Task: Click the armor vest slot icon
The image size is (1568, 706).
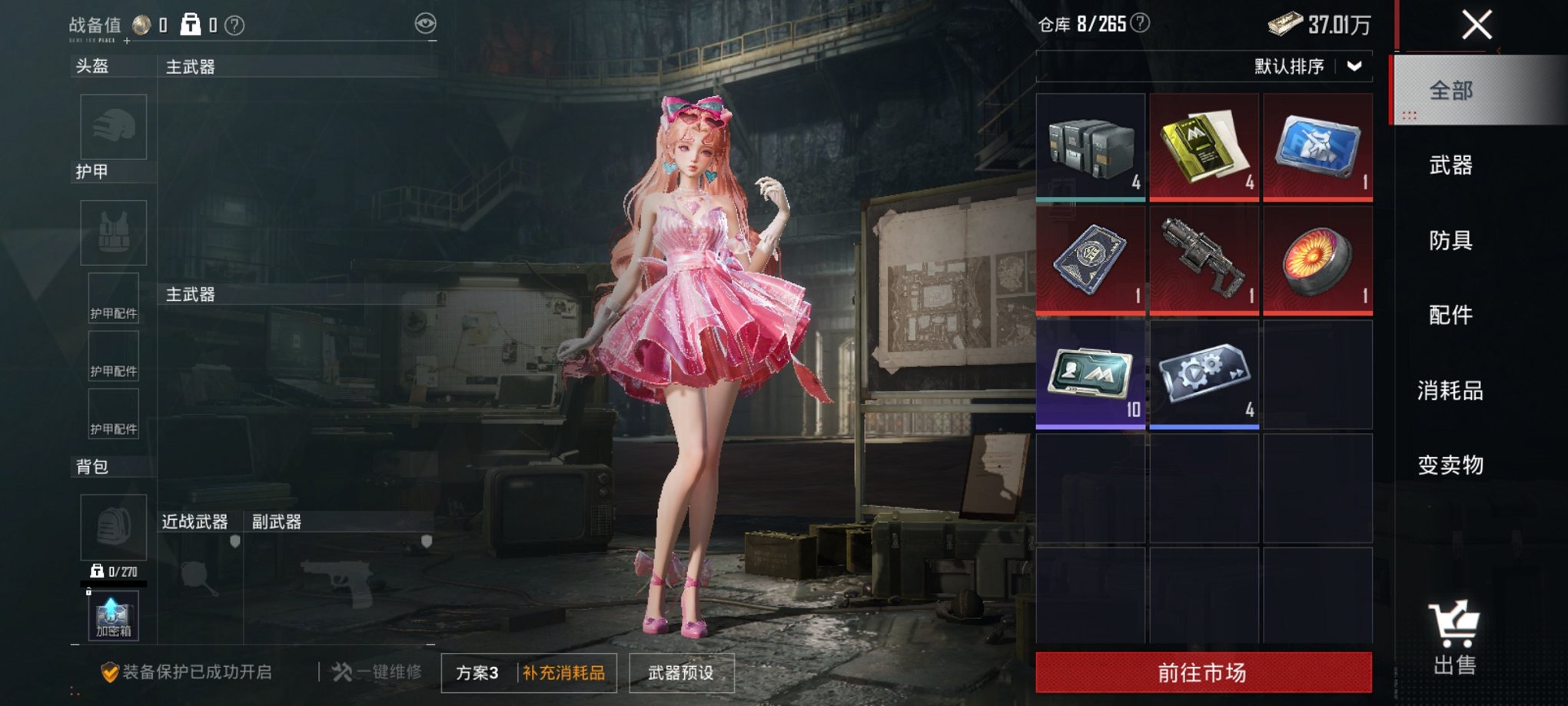Action: tap(113, 232)
